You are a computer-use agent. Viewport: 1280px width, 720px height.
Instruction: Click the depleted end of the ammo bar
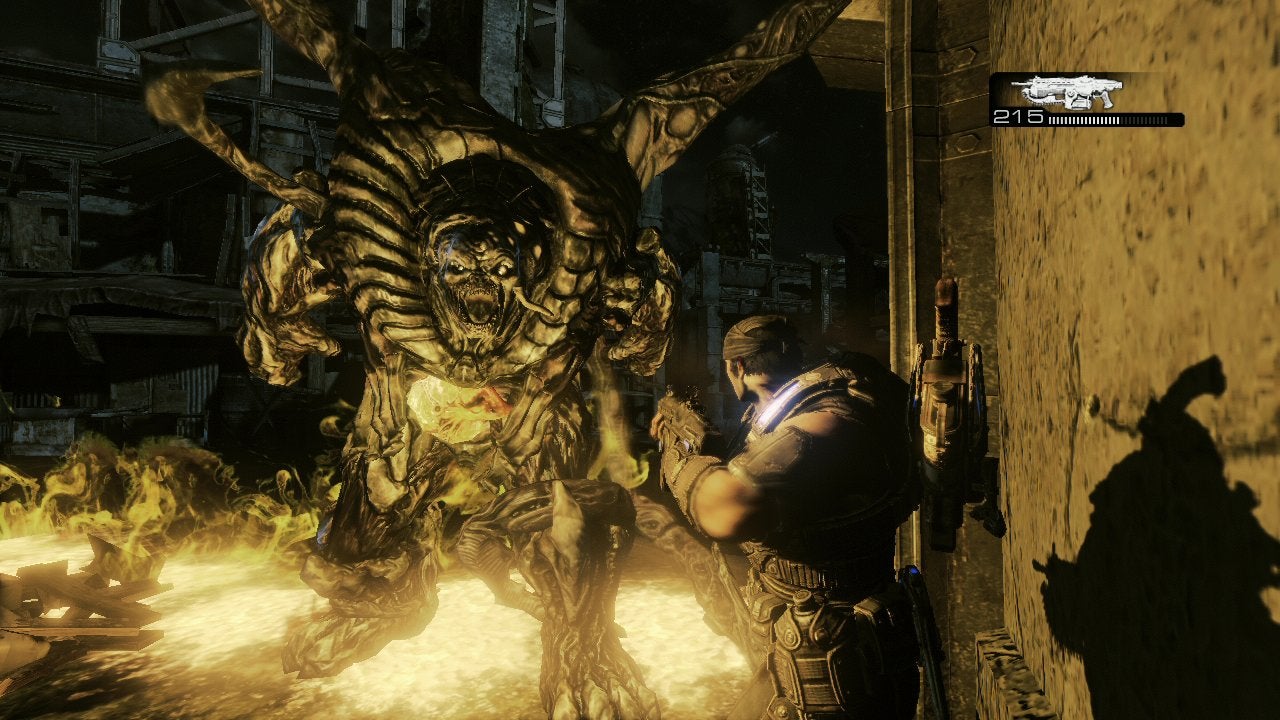[1160, 119]
